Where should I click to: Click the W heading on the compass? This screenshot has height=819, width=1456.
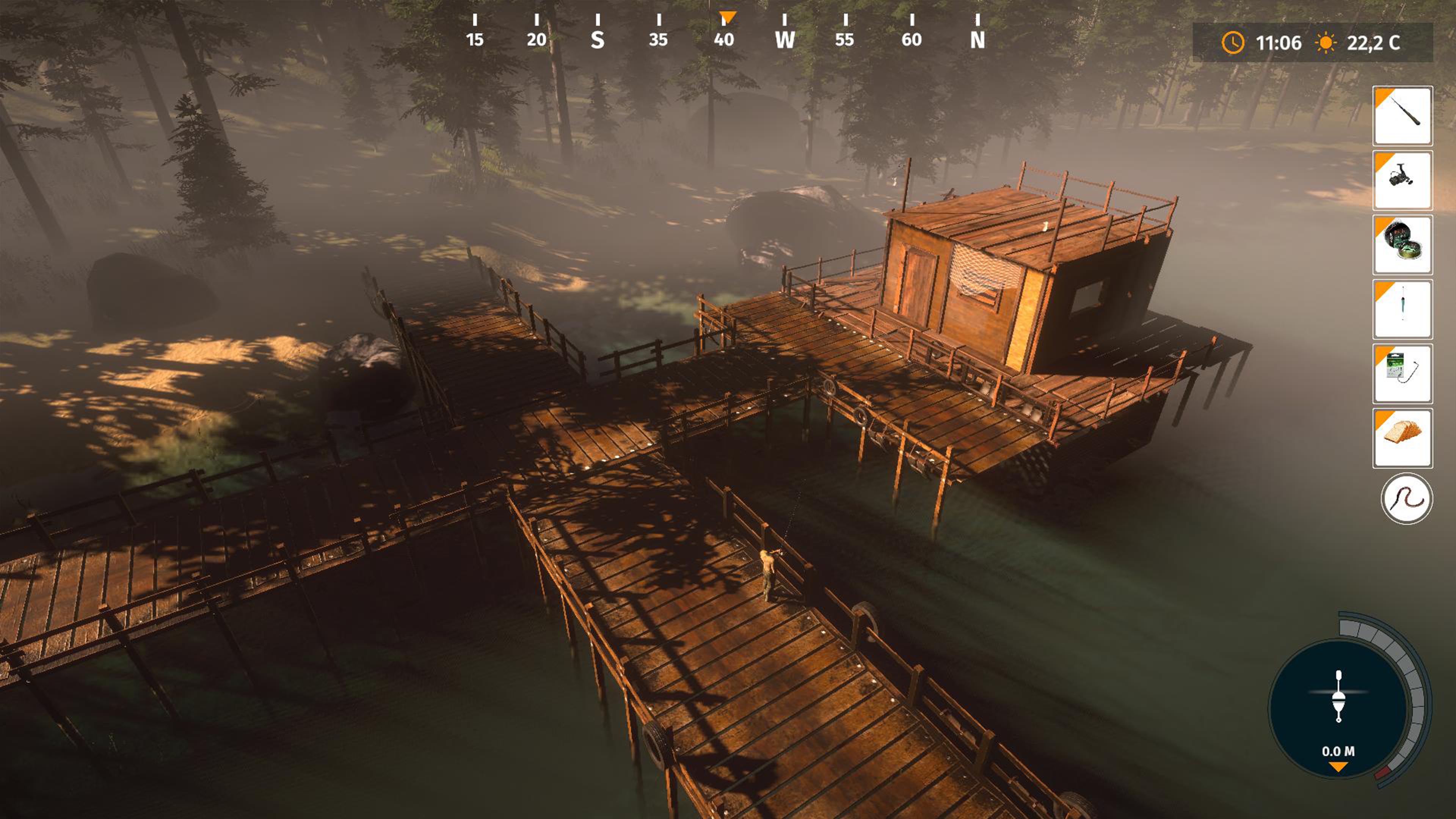tap(785, 40)
